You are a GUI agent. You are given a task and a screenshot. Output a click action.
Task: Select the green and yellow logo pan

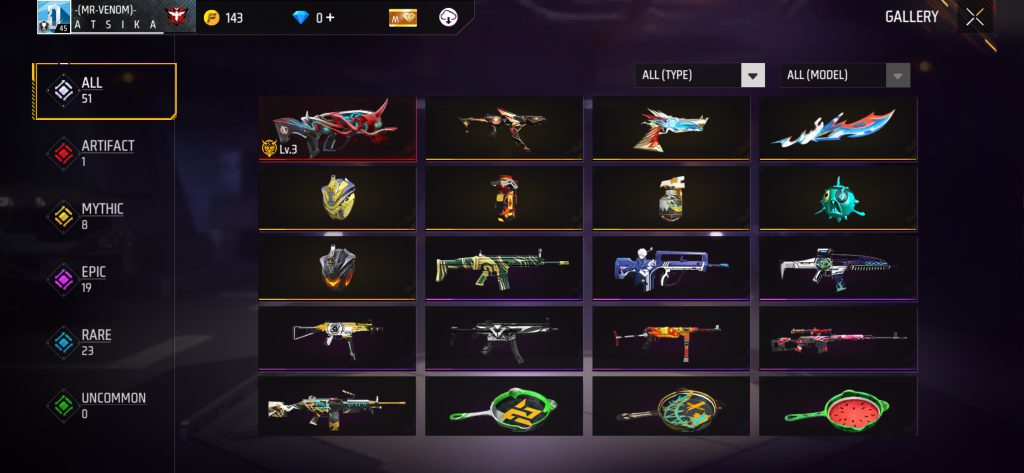504,406
